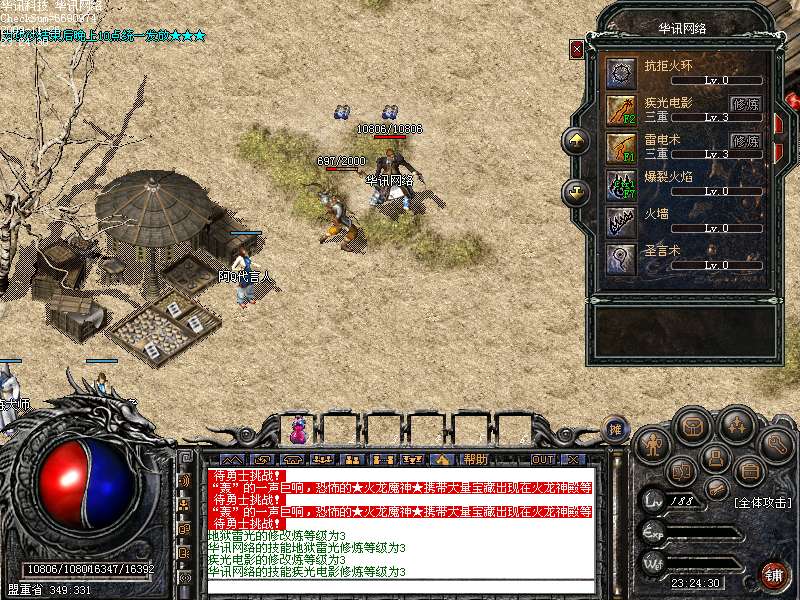Click 修炼 button beside 雷电术
The height and width of the screenshot is (600, 800).
[x=746, y=141]
